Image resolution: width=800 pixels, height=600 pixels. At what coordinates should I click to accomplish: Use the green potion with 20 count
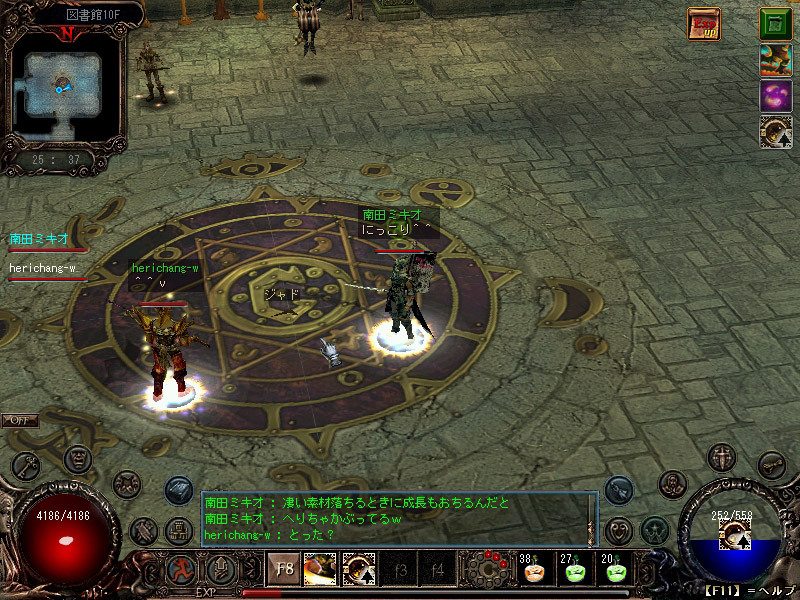(x=614, y=571)
